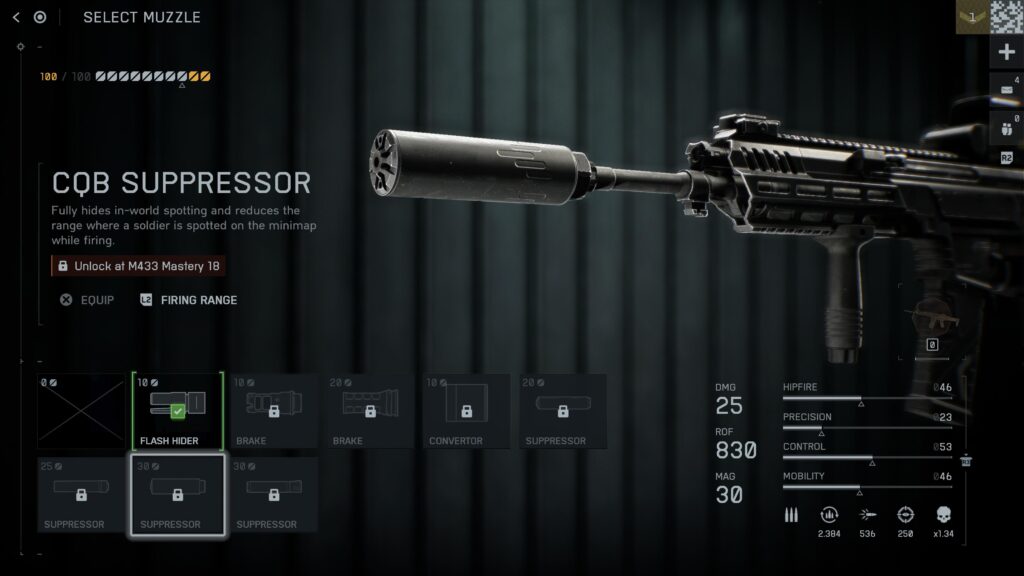The width and height of the screenshot is (1024, 576).
Task: Go back using the top-left arrow
Action: (x=16, y=17)
